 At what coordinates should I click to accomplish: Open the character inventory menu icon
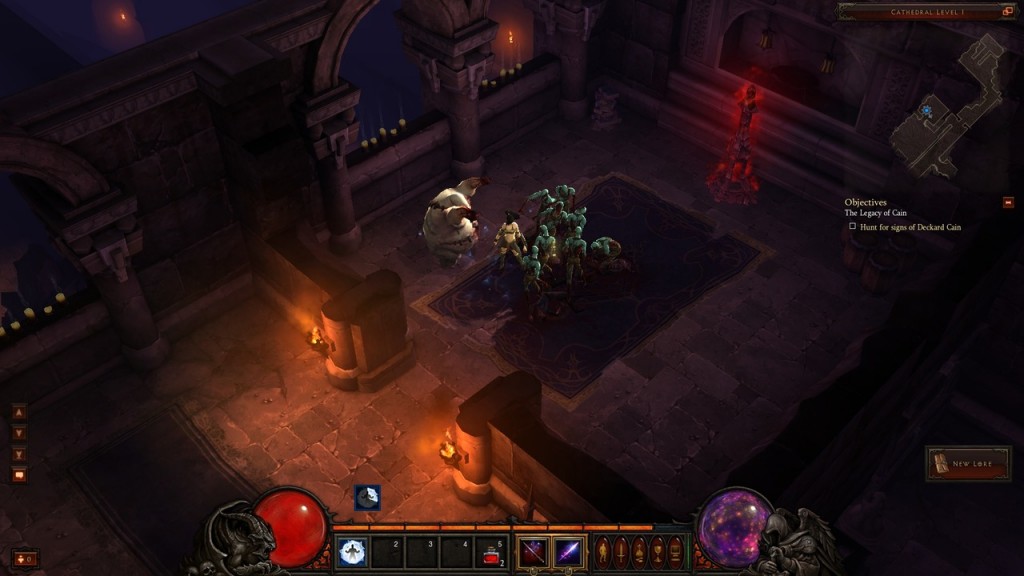pos(603,550)
